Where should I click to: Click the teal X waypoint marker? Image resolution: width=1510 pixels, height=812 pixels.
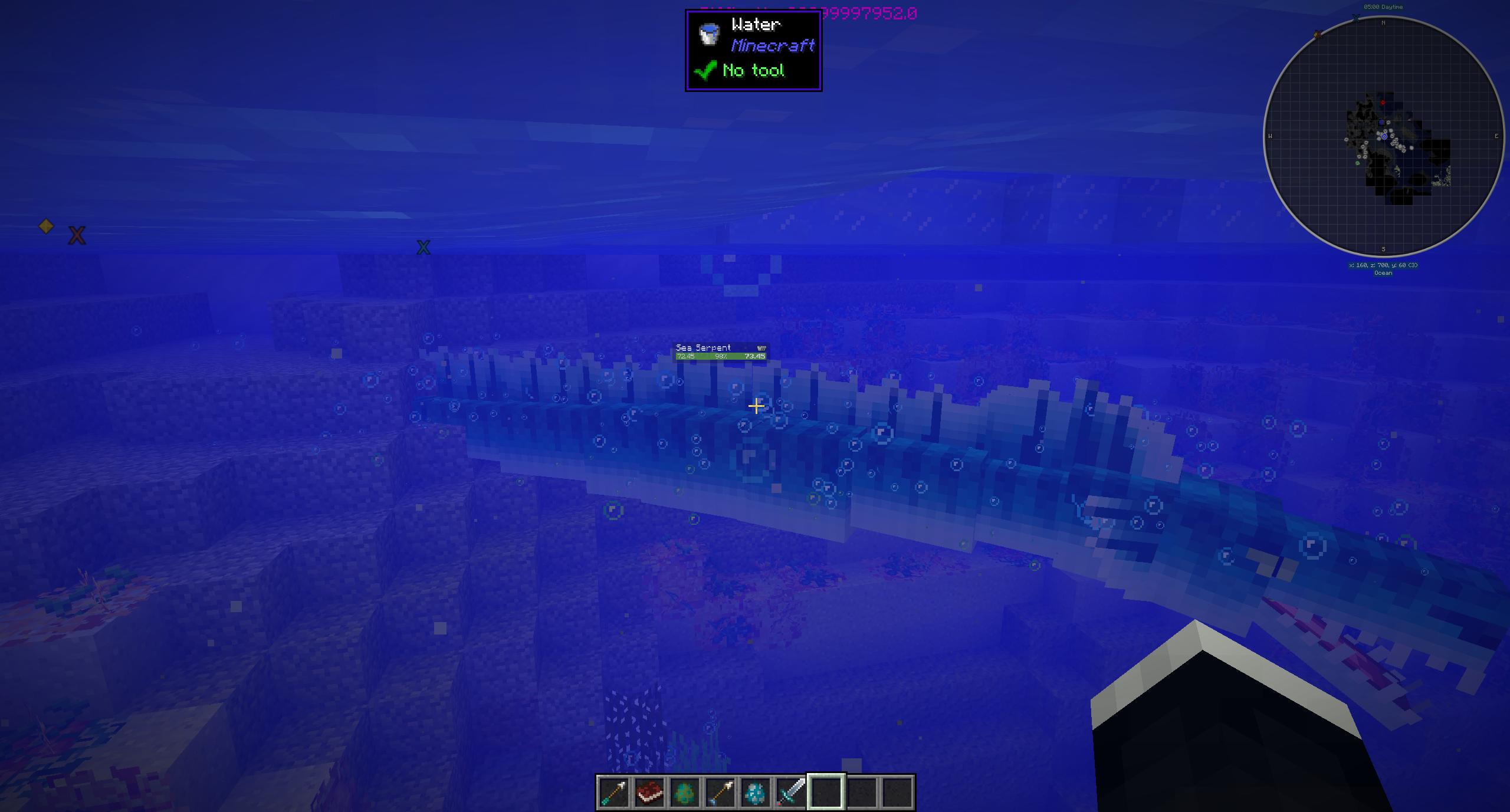coord(423,246)
